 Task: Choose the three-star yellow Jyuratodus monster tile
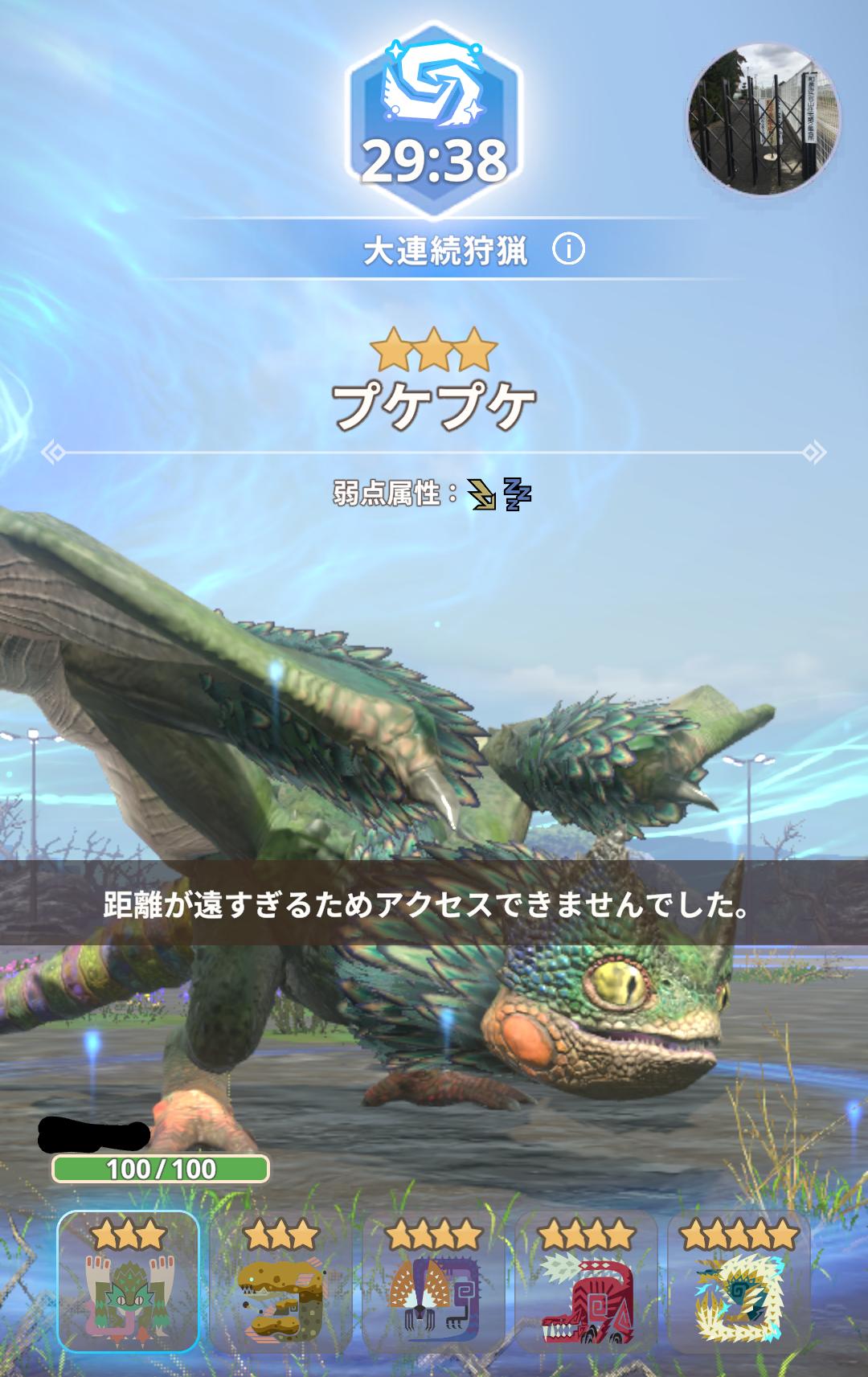tap(281, 1284)
